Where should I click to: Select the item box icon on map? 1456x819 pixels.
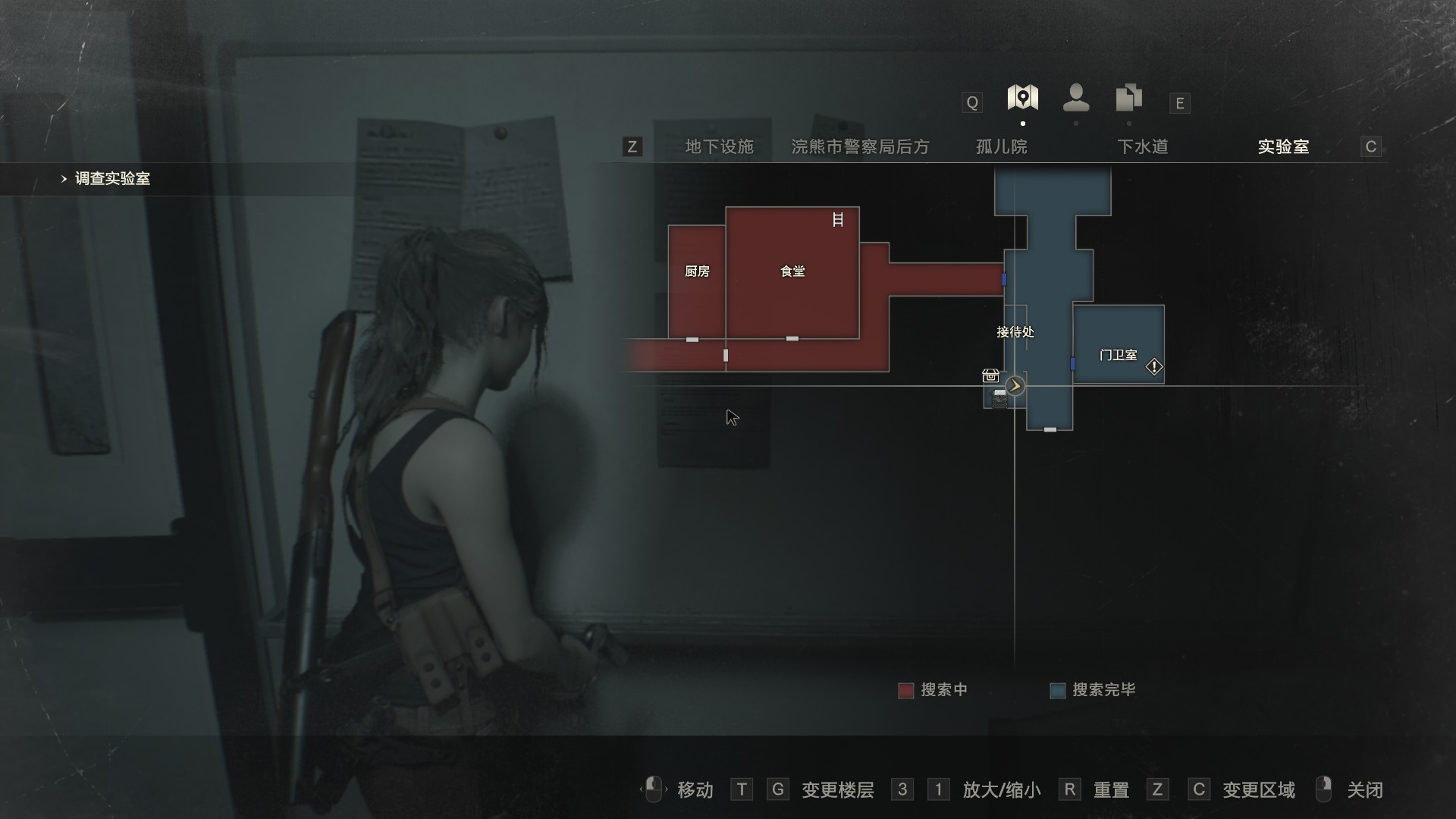click(x=990, y=375)
